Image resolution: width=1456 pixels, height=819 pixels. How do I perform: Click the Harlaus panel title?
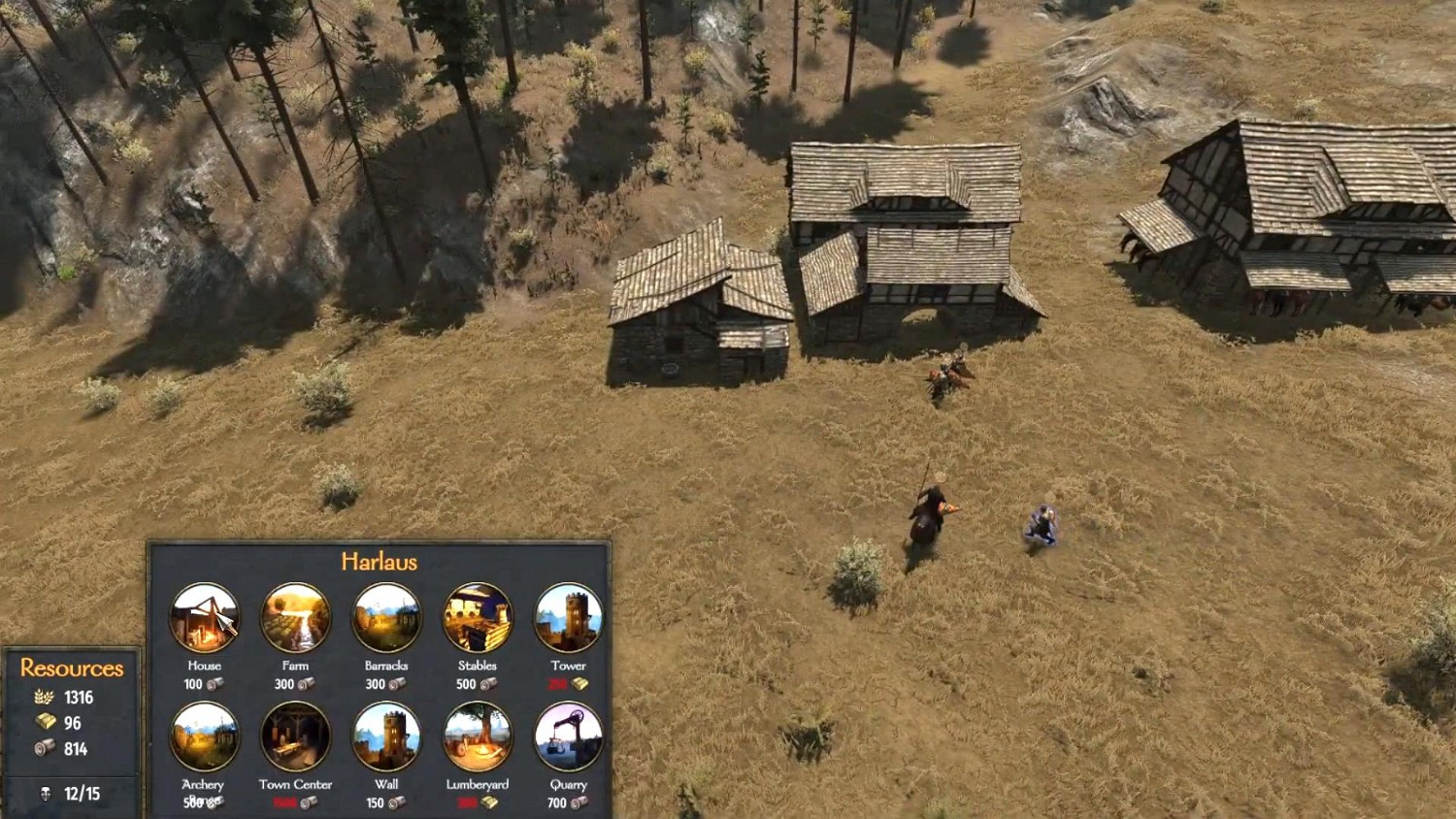[x=380, y=561]
